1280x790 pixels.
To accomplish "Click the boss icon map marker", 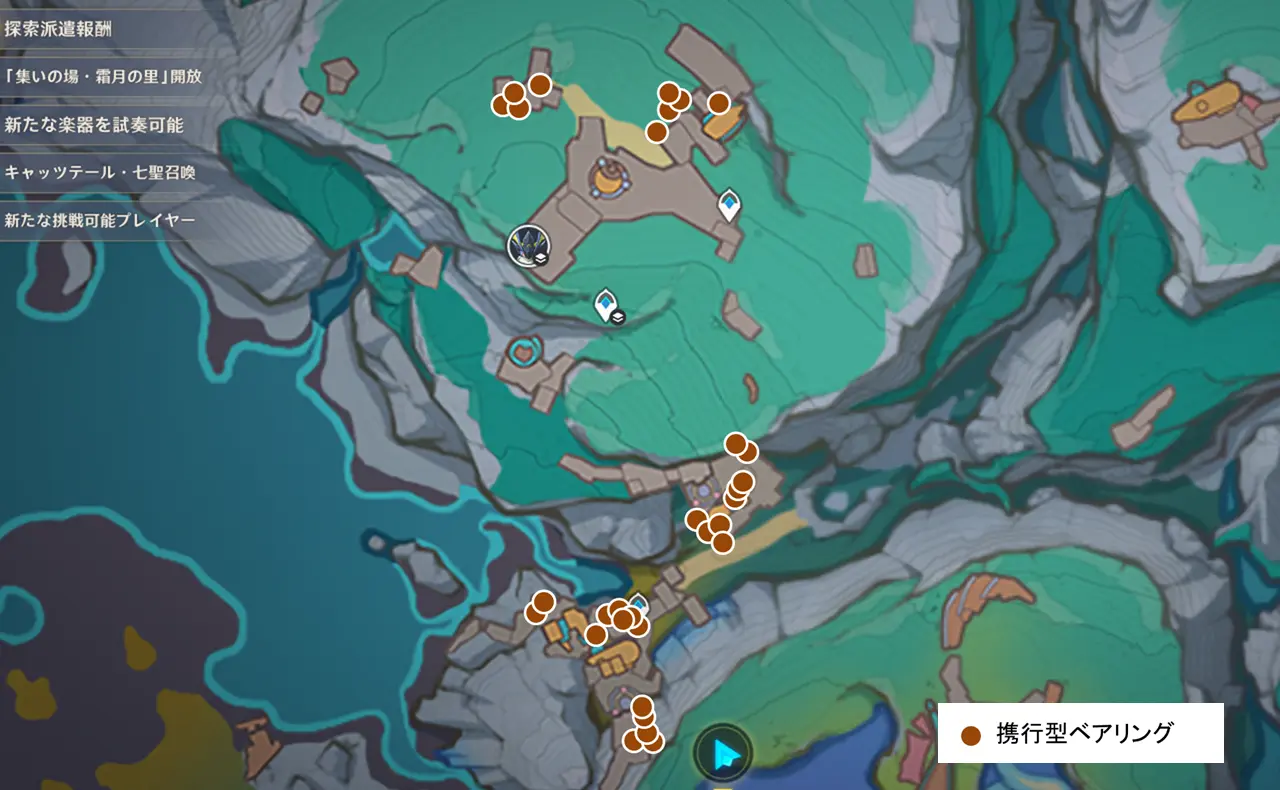I will (525, 246).
